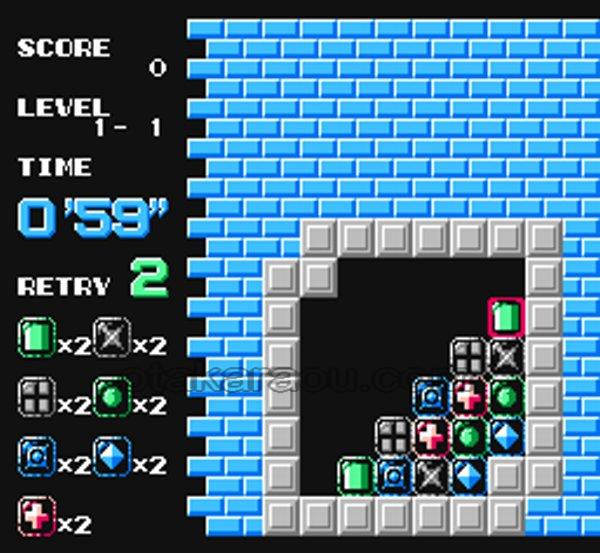Grab the green ball block beneath the gray X

click(506, 396)
